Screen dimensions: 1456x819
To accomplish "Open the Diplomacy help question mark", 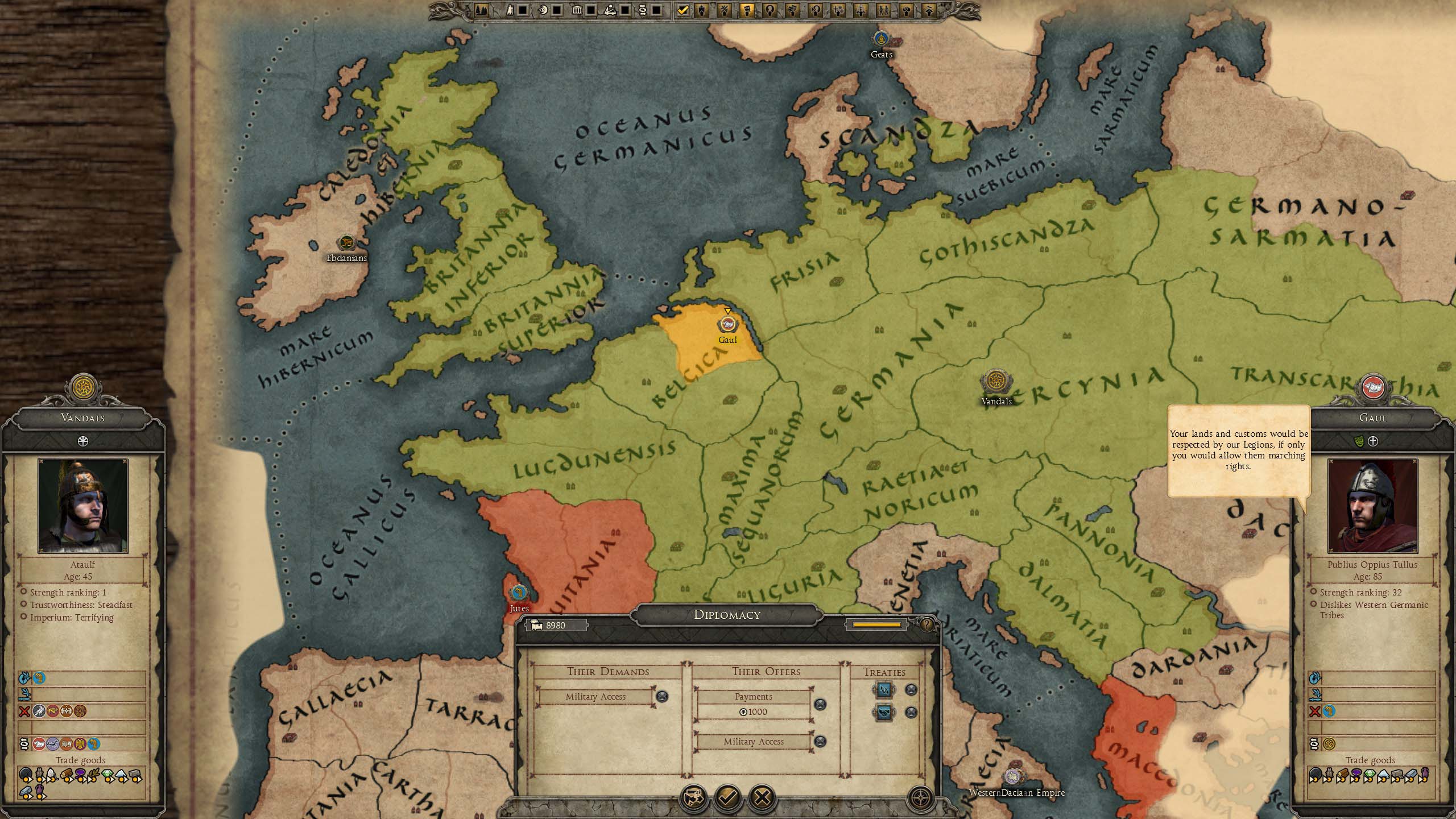I will [927, 625].
